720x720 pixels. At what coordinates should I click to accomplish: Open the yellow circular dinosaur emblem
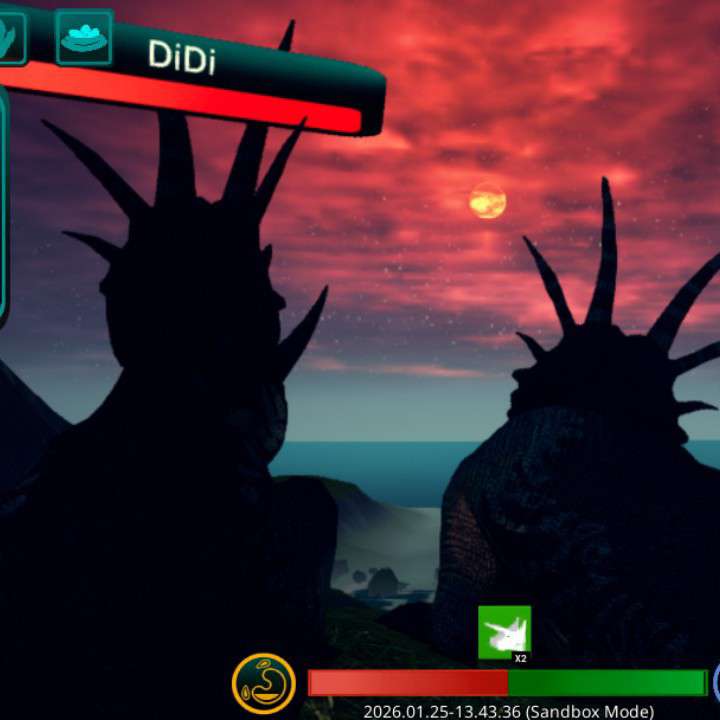pyautogui.click(x=264, y=683)
